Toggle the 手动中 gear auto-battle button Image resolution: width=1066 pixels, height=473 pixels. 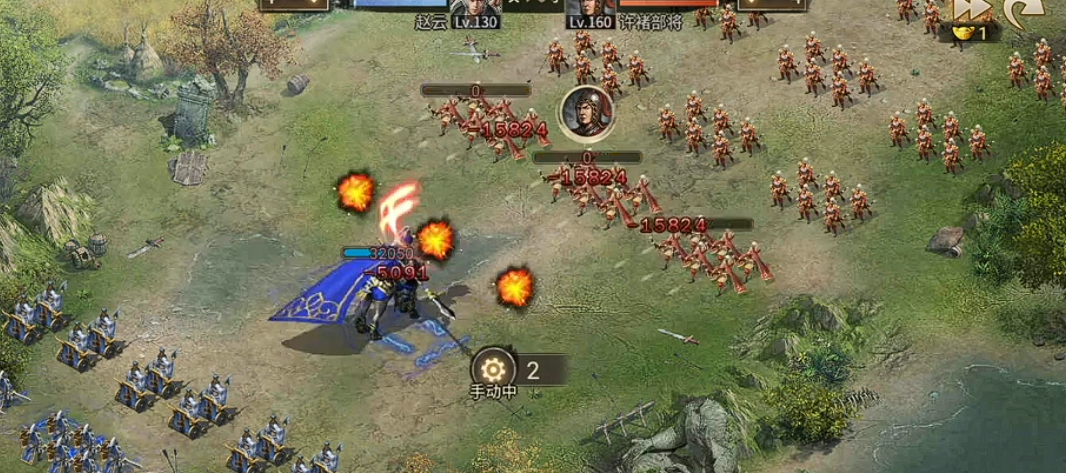pos(494,368)
